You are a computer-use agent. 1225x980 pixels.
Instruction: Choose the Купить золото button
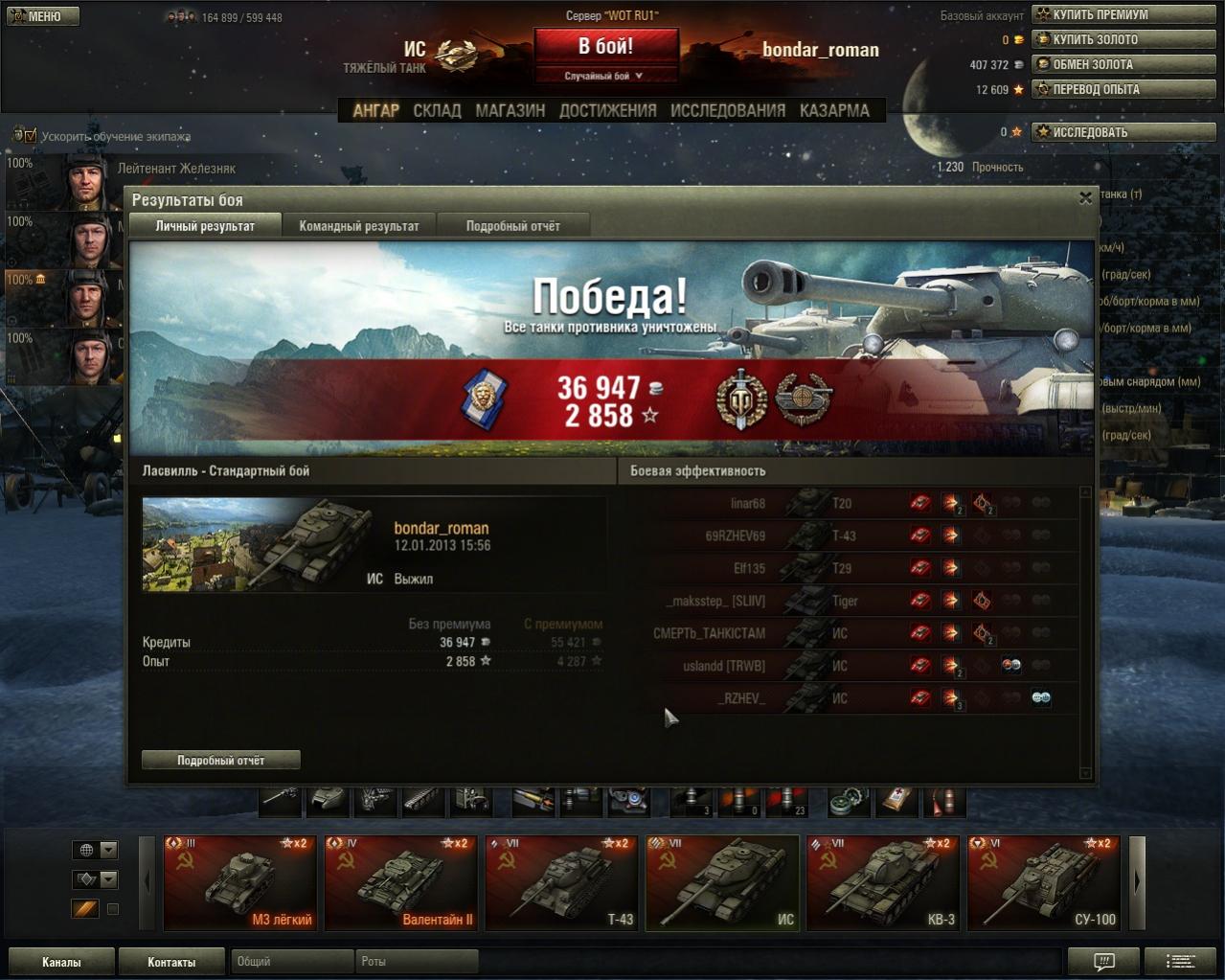[1122, 39]
